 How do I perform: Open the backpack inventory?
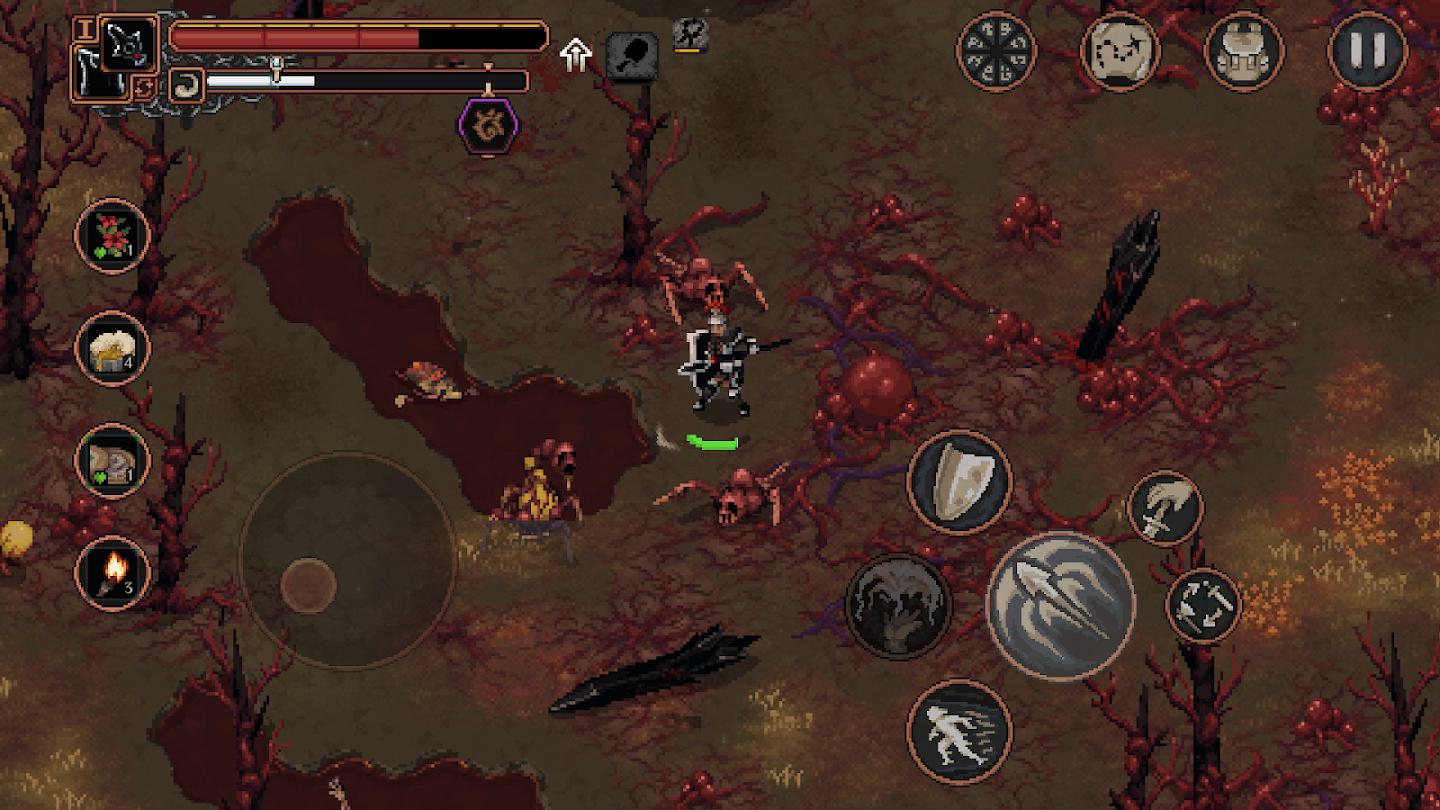coord(1243,50)
